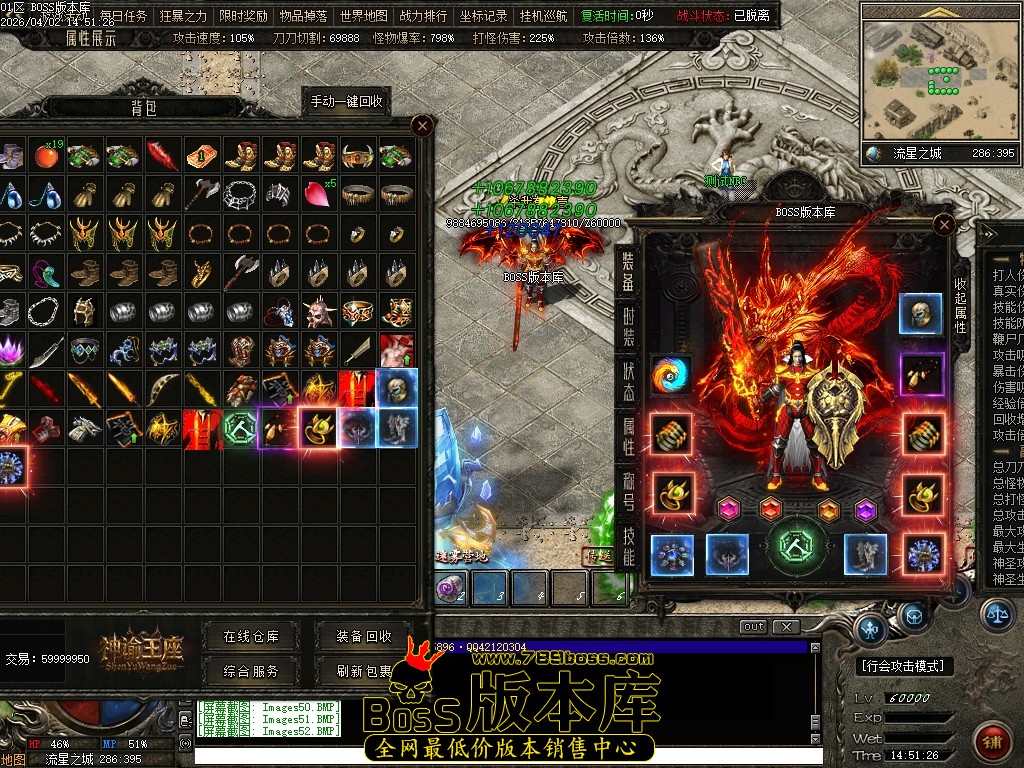Switch to the 技能 skills tab
The image size is (1024, 768).
tap(627, 547)
